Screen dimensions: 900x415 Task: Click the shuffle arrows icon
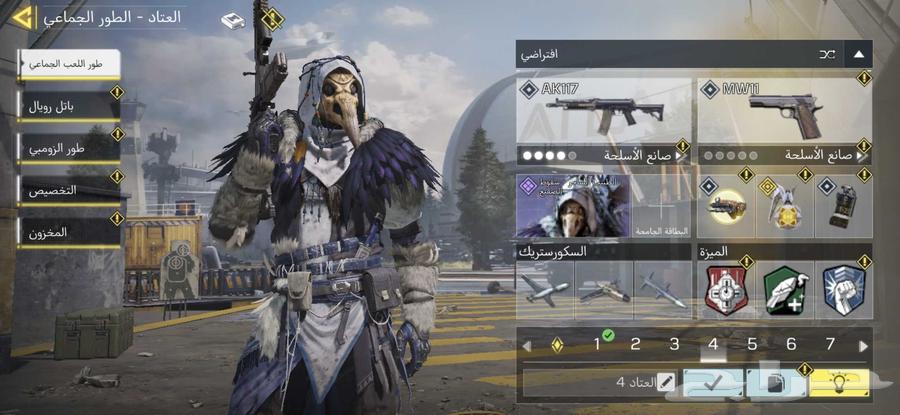tap(826, 54)
